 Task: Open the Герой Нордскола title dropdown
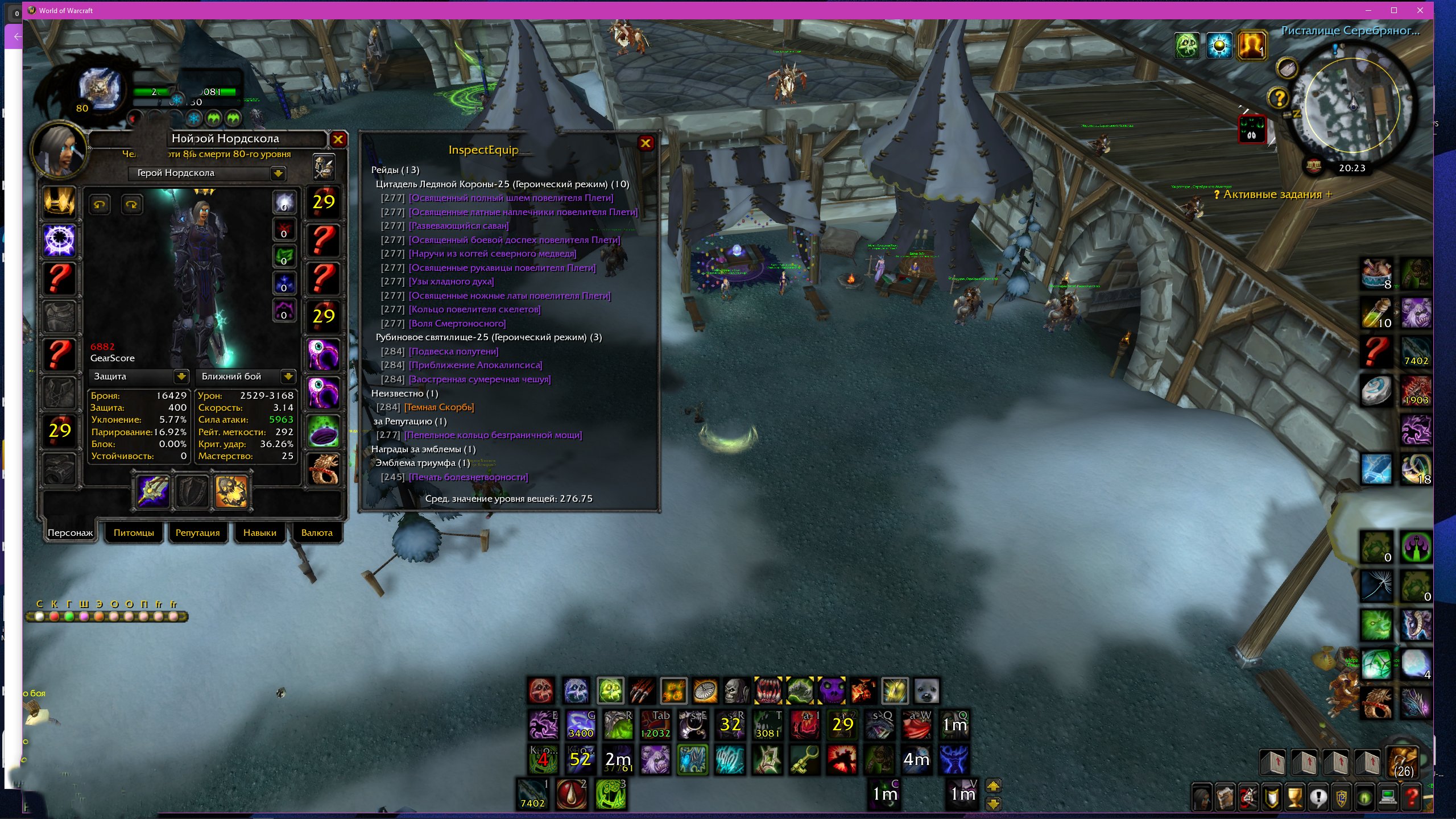click(x=278, y=173)
